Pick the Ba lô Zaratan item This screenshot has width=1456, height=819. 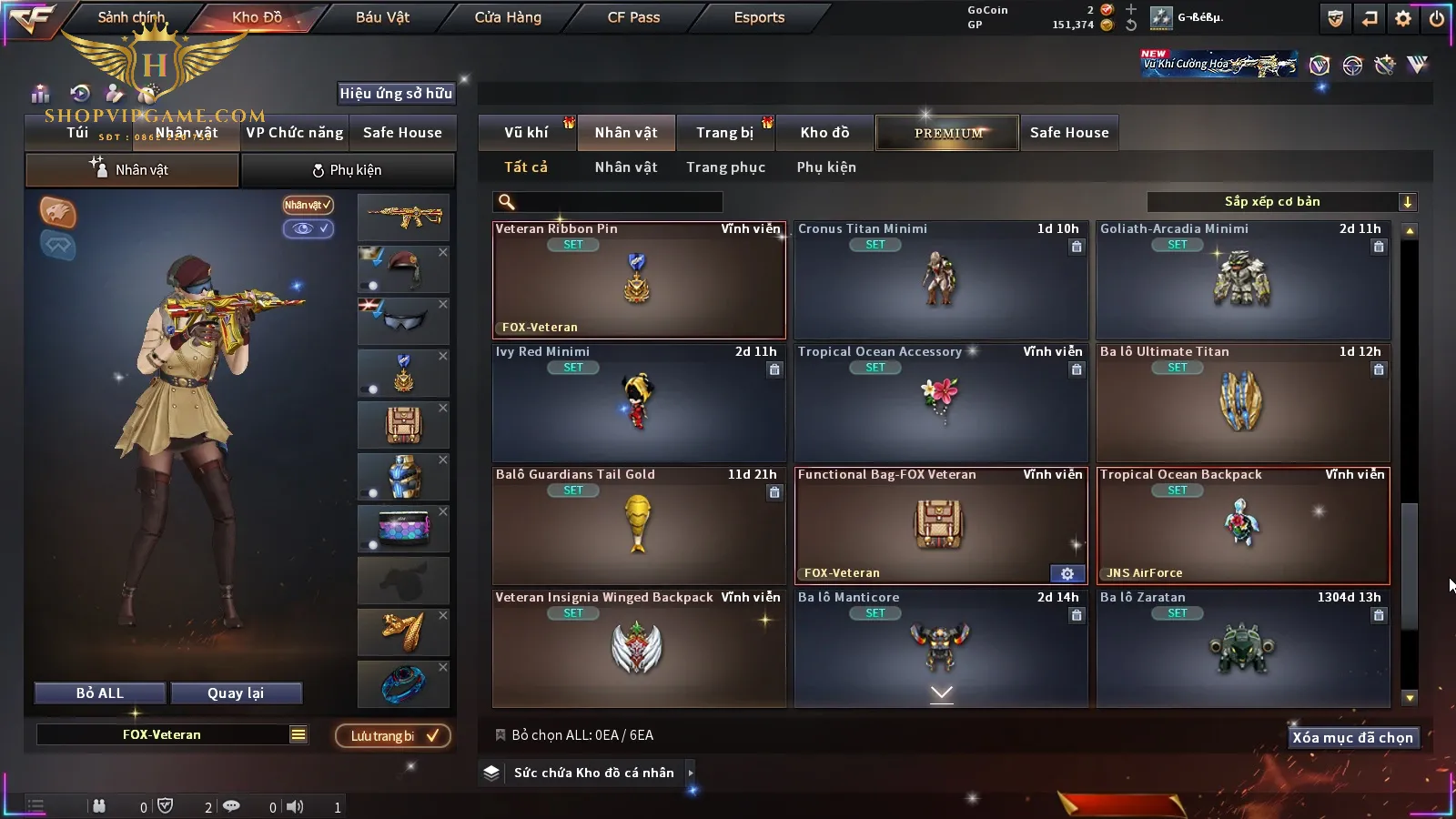[x=1242, y=648]
